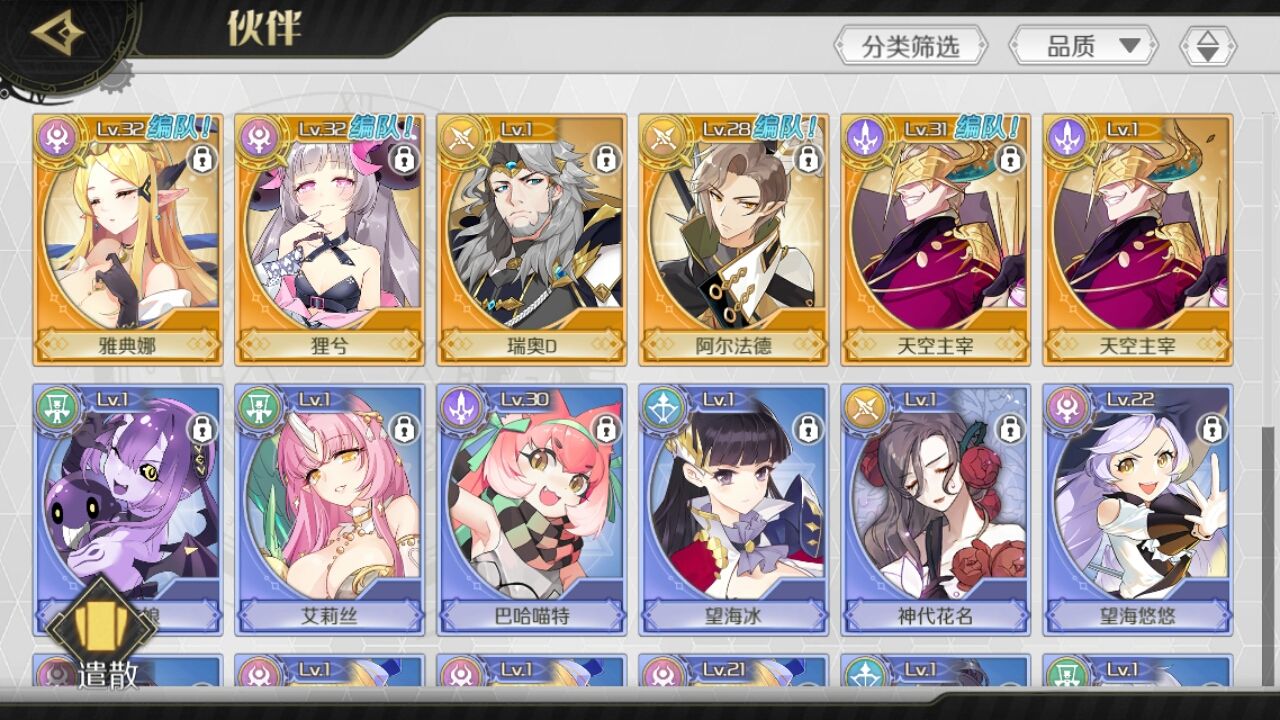
Task: Select the Lv.1 天空主宰 card
Action: (1138, 240)
